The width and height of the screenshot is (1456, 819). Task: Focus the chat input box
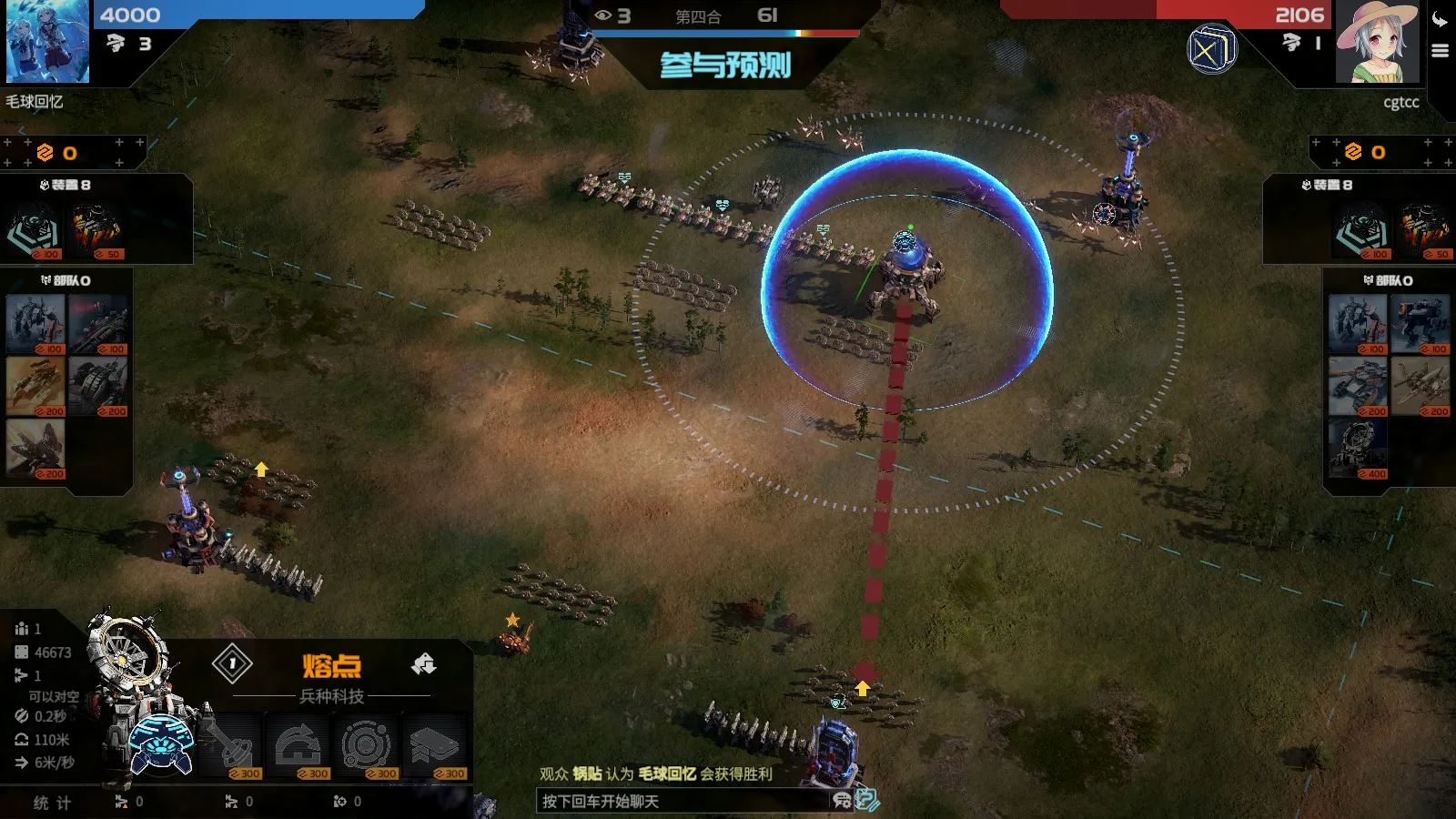682,802
